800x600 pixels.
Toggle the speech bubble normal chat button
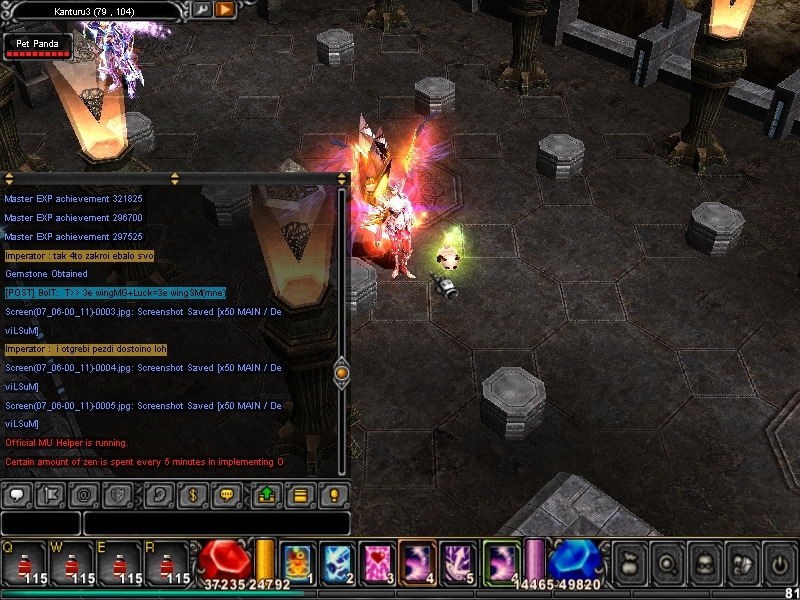click(x=17, y=494)
